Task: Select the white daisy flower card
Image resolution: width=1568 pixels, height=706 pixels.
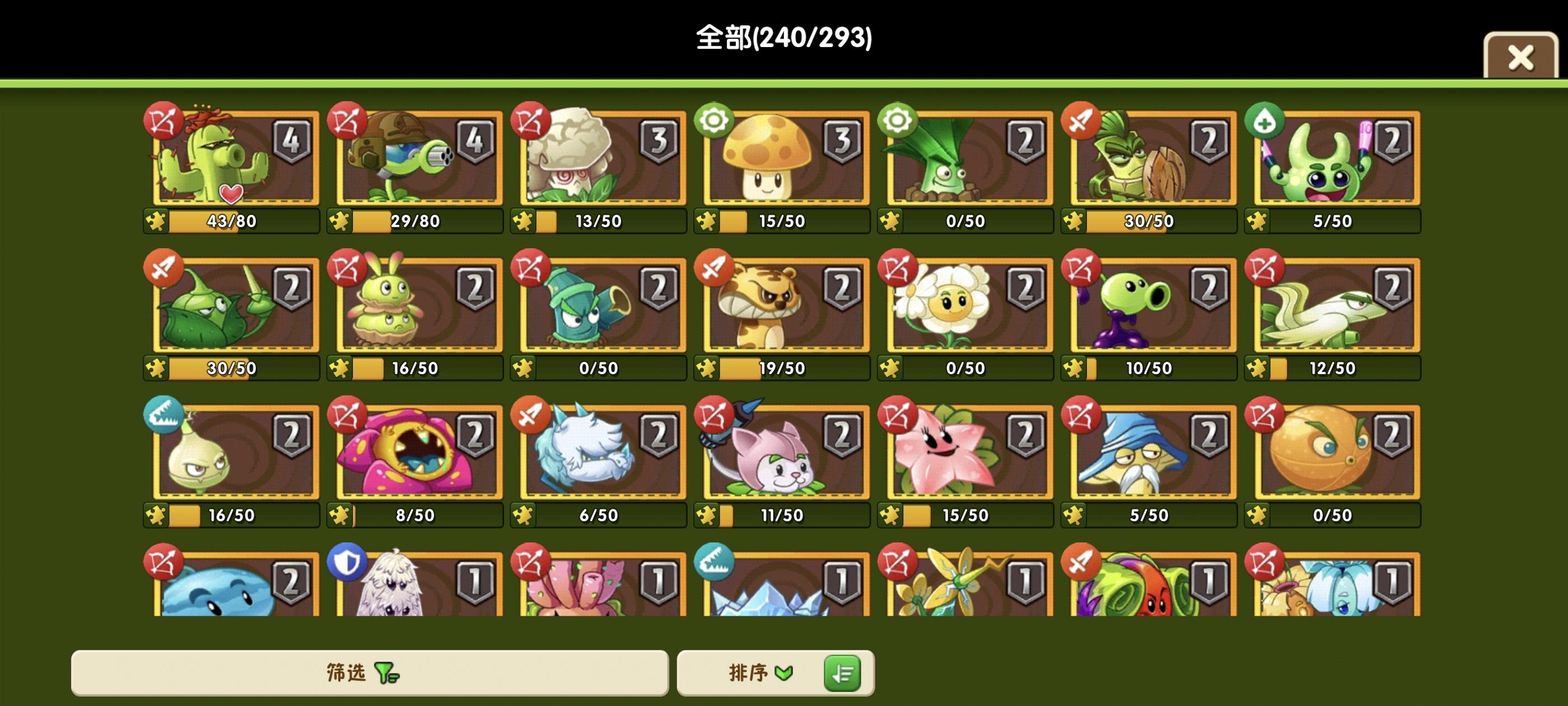Action: pyautogui.click(x=965, y=308)
